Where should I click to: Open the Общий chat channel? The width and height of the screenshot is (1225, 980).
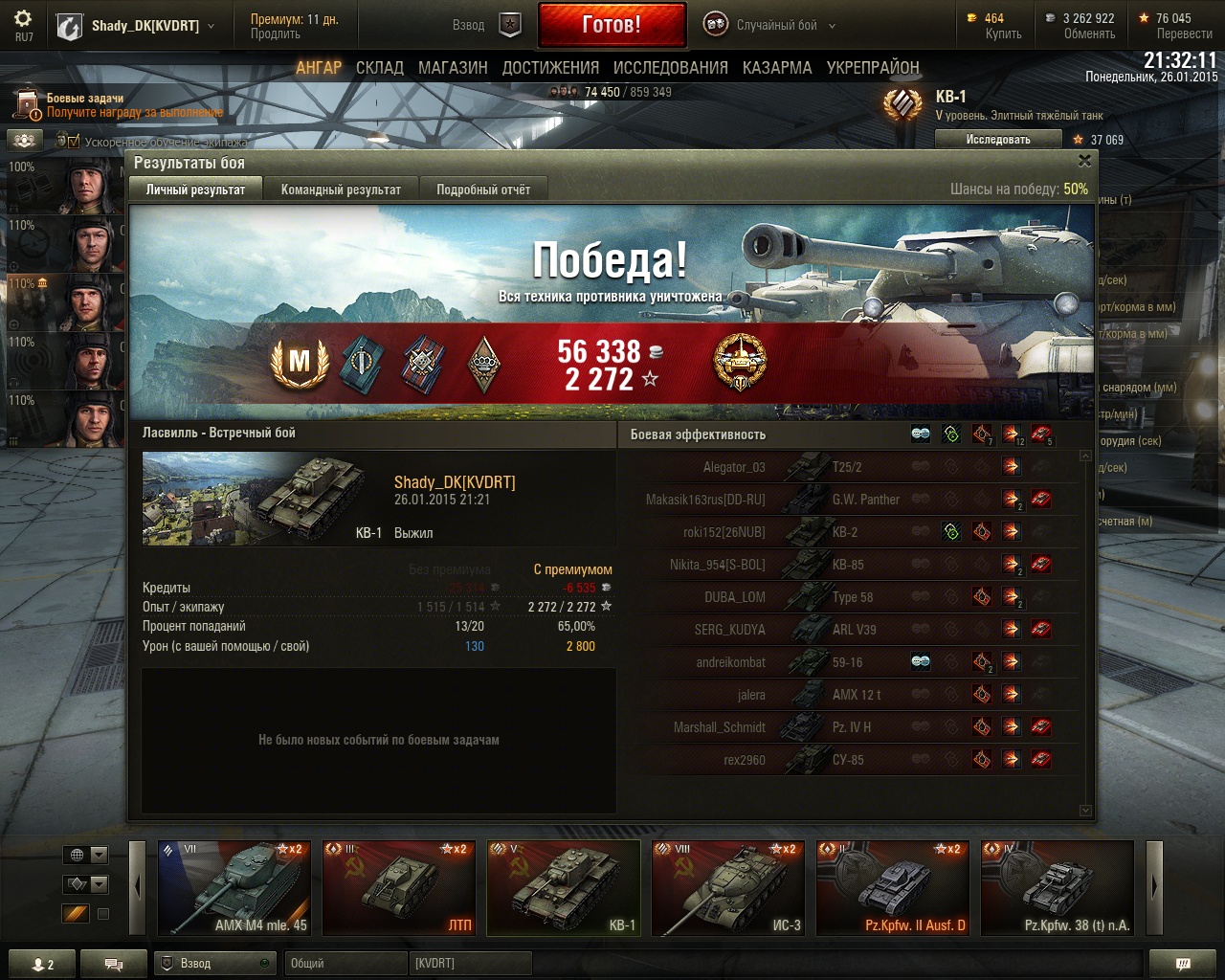pyautogui.click(x=345, y=964)
